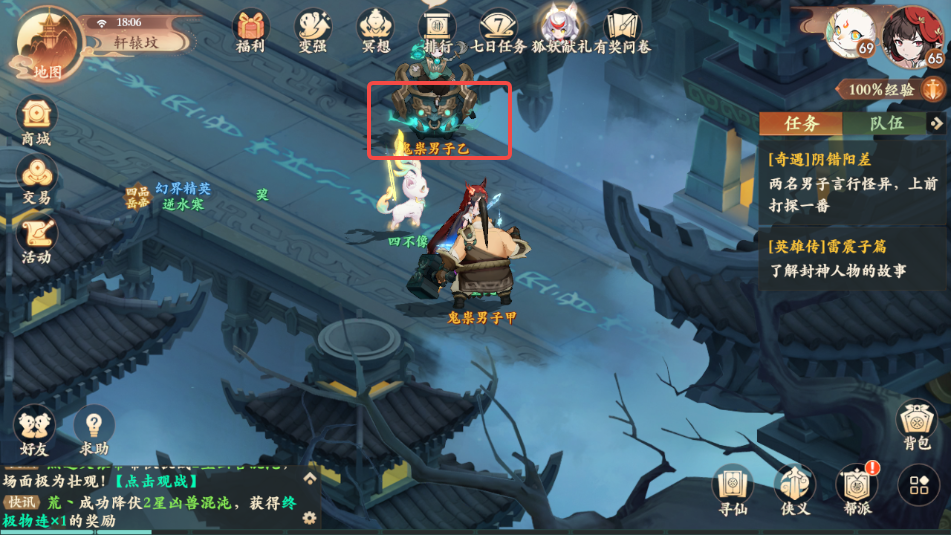Open the 寻仙 menu

coord(732,488)
